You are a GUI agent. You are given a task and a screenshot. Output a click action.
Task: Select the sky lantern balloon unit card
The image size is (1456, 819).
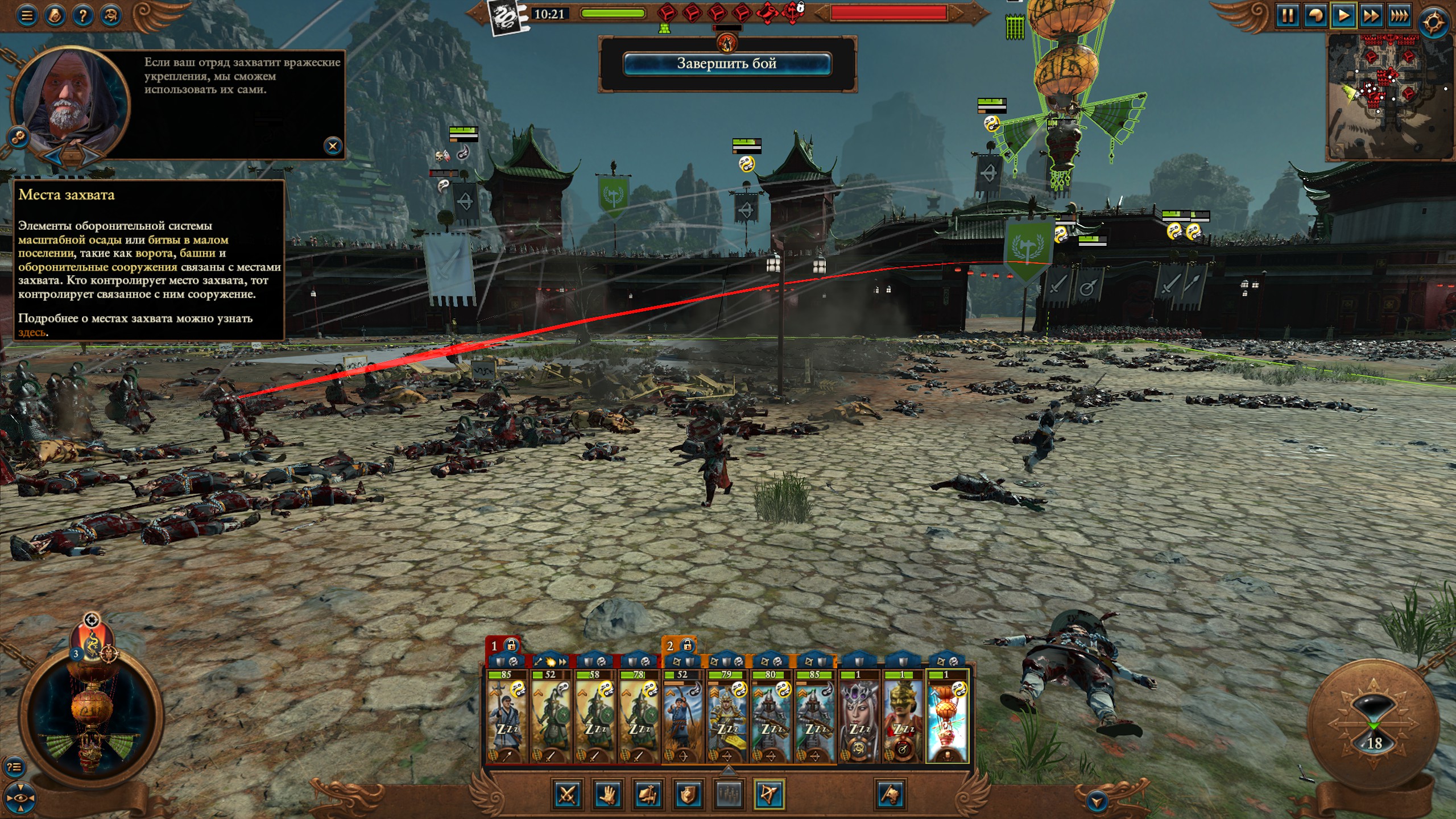947,717
